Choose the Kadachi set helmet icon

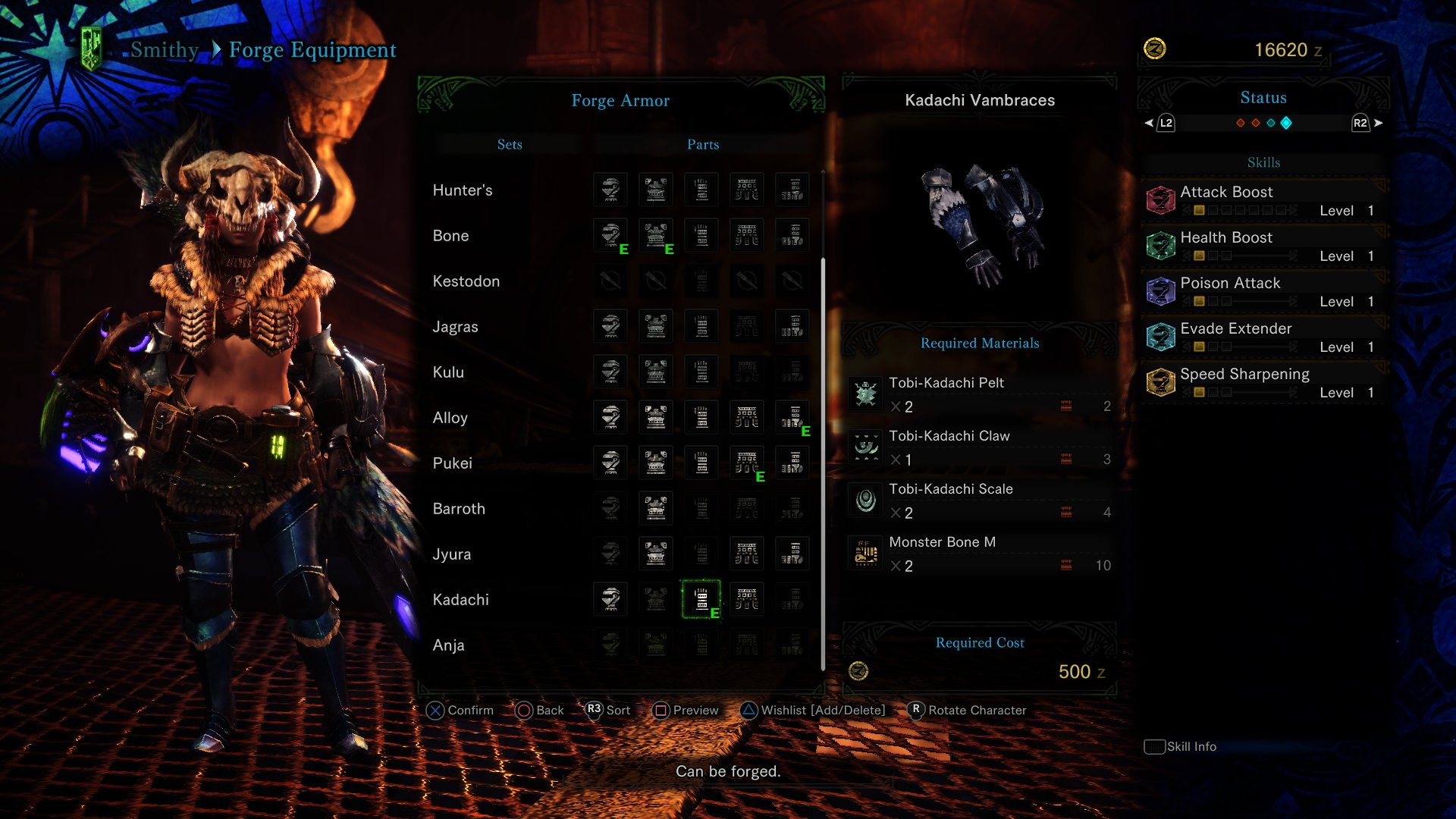(x=610, y=600)
